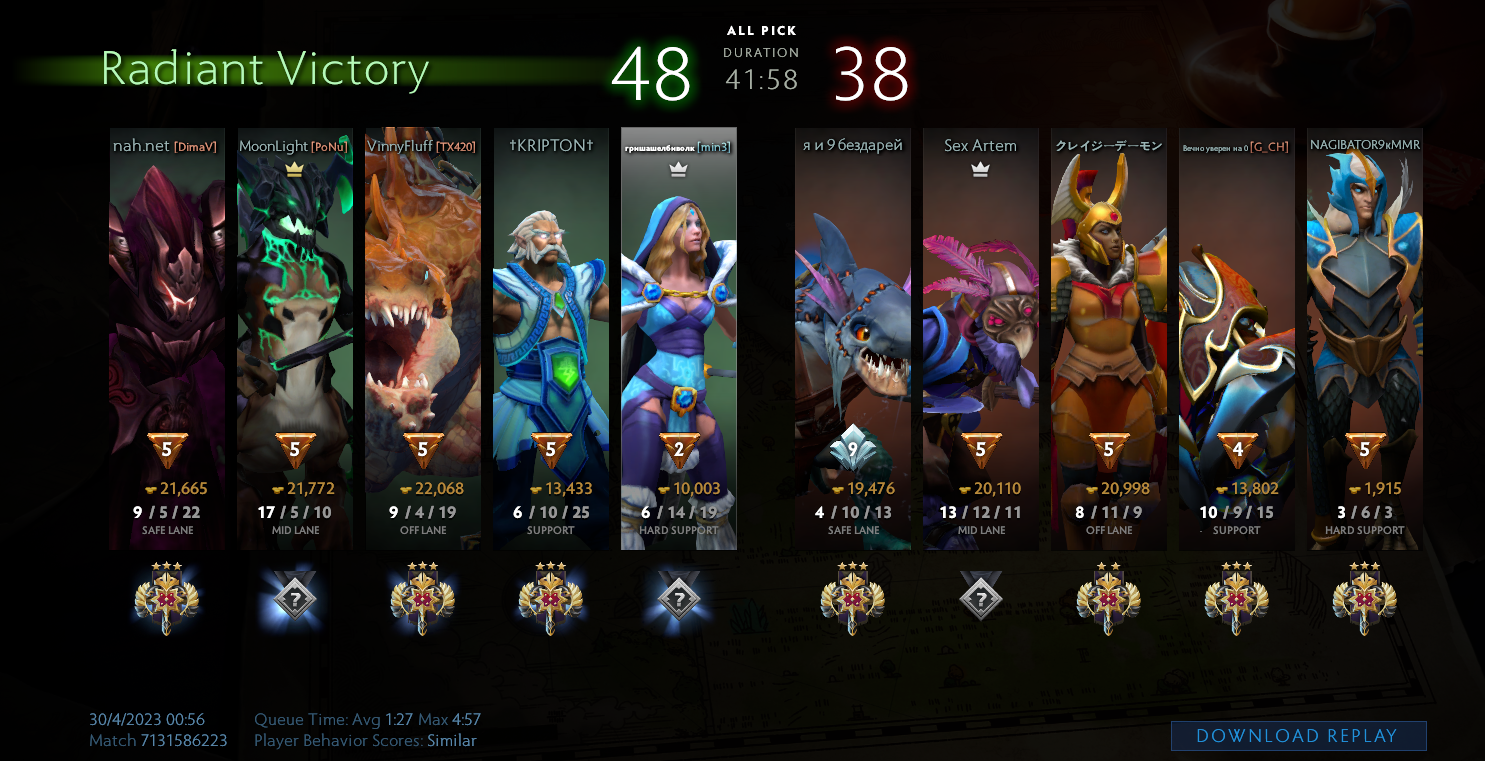
Task: Select the Slark hero portrait on Dire side
Action: tap(853, 320)
